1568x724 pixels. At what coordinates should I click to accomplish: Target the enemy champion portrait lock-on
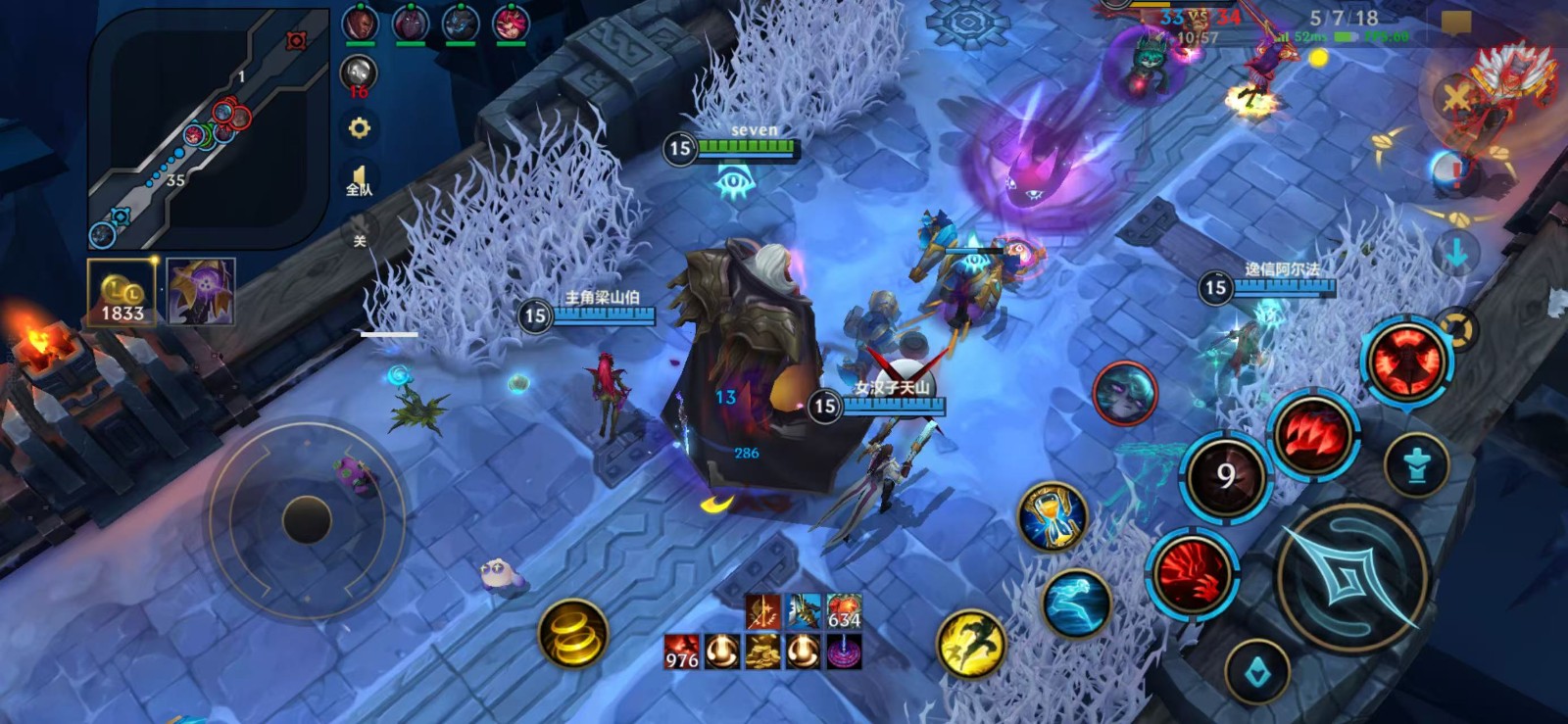pyautogui.click(x=1124, y=392)
